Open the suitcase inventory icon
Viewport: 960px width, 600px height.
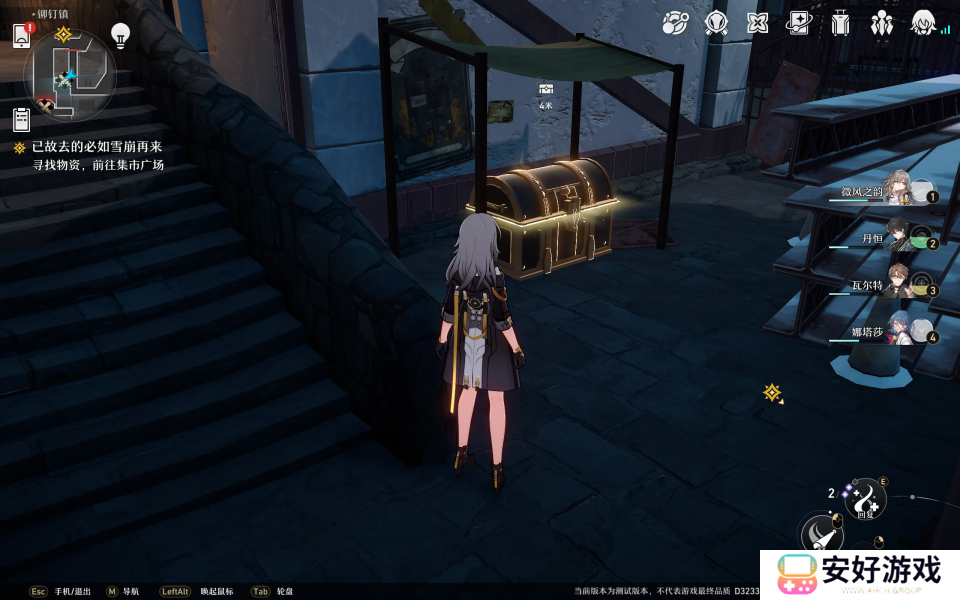point(840,22)
